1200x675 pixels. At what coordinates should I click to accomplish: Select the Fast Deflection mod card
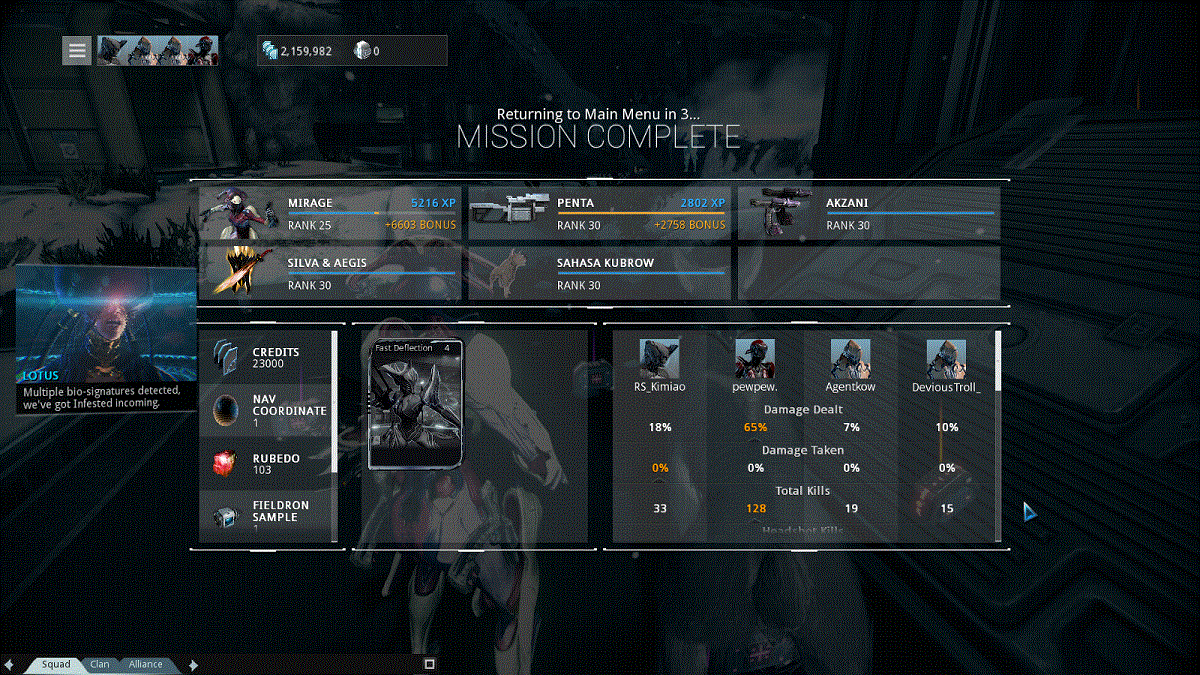[x=416, y=404]
